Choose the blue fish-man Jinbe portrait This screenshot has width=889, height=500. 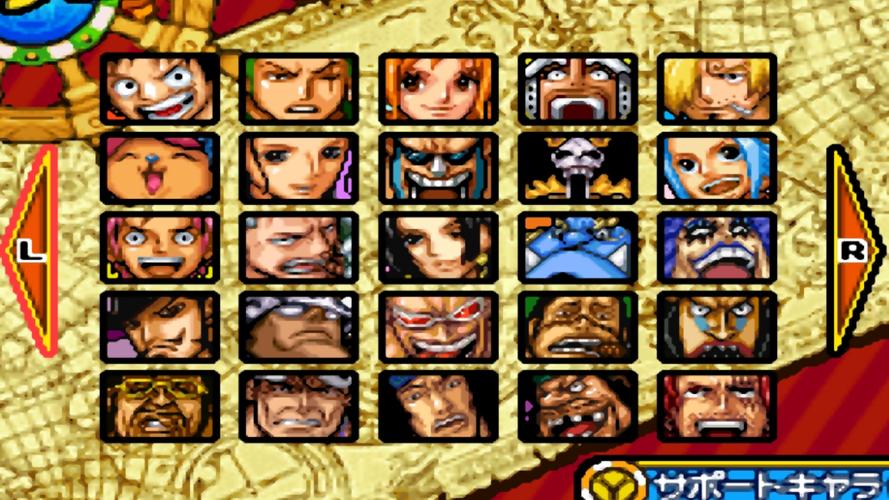click(577, 247)
